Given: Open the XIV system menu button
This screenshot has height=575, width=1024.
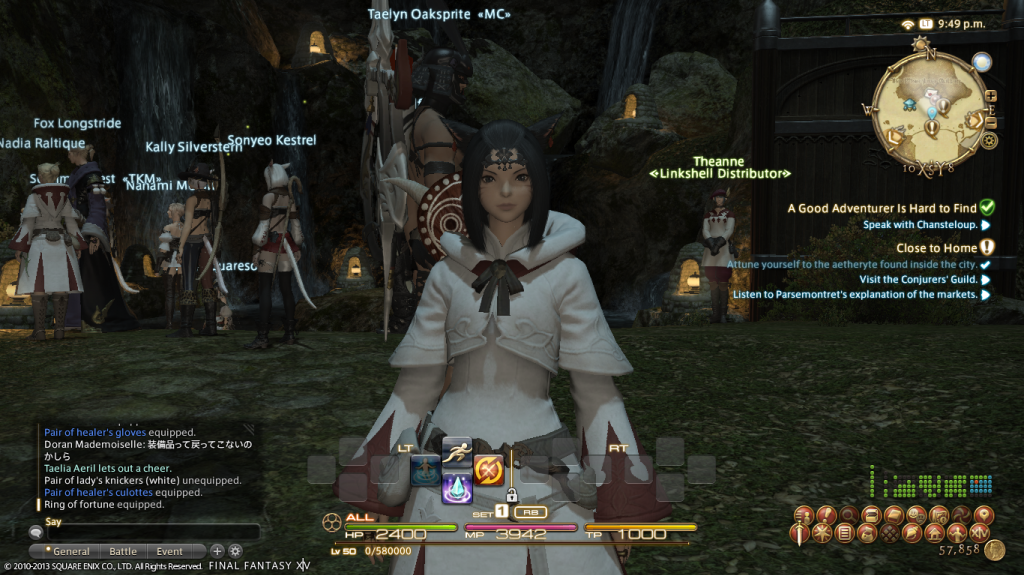Looking at the screenshot, I should pyautogui.click(x=982, y=533).
